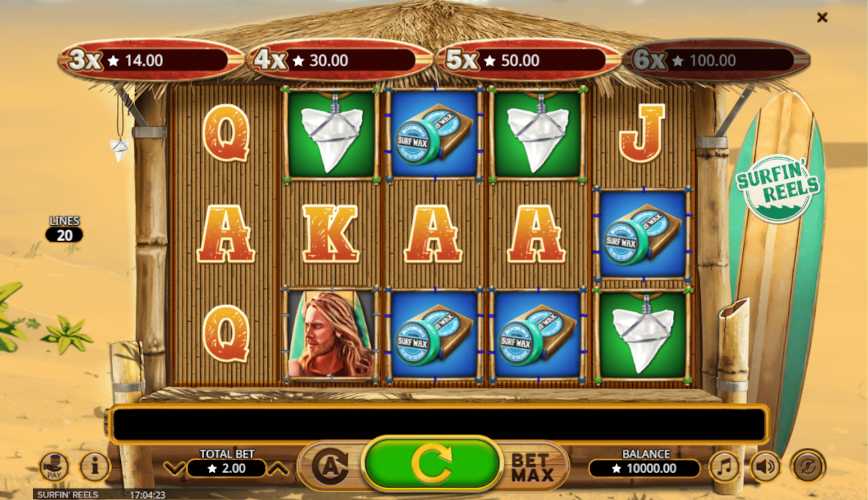868x500 pixels.
Task: Toggle the background music
Action: pyautogui.click(x=724, y=466)
